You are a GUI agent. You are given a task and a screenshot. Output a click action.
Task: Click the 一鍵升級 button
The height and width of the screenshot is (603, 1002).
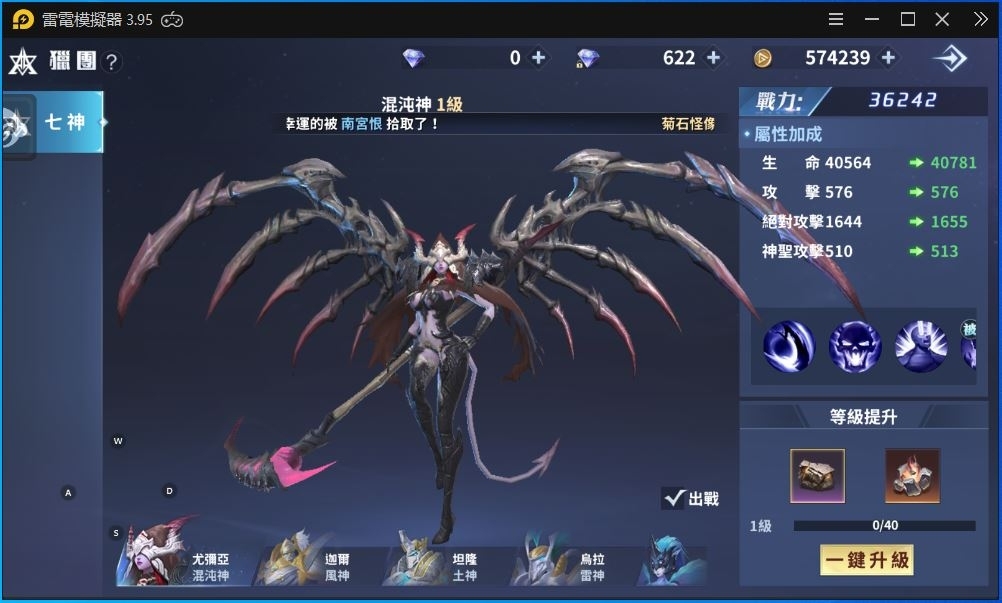pyautogui.click(x=866, y=560)
